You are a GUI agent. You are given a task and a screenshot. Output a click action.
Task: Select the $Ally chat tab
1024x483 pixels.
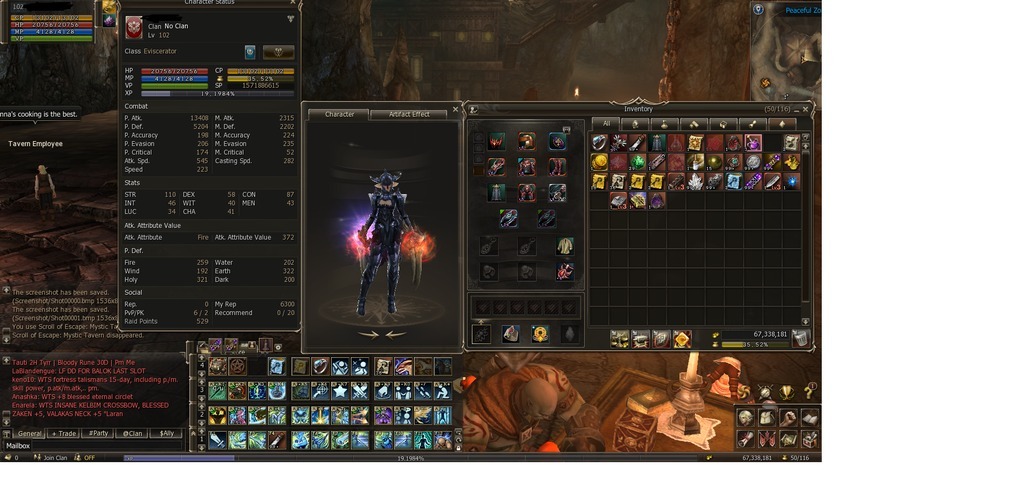[165, 433]
